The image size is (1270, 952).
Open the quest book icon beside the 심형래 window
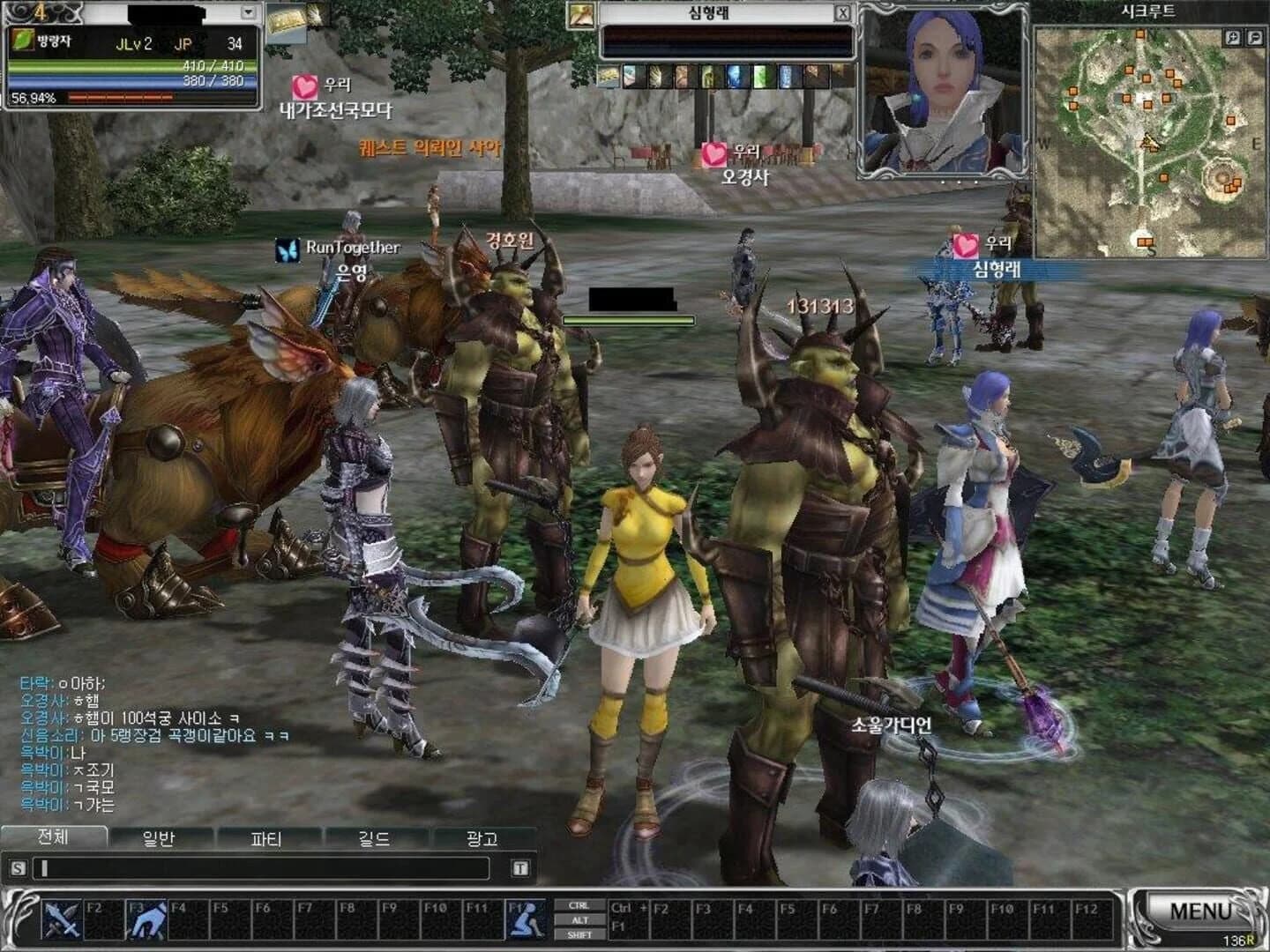pyautogui.click(x=580, y=14)
